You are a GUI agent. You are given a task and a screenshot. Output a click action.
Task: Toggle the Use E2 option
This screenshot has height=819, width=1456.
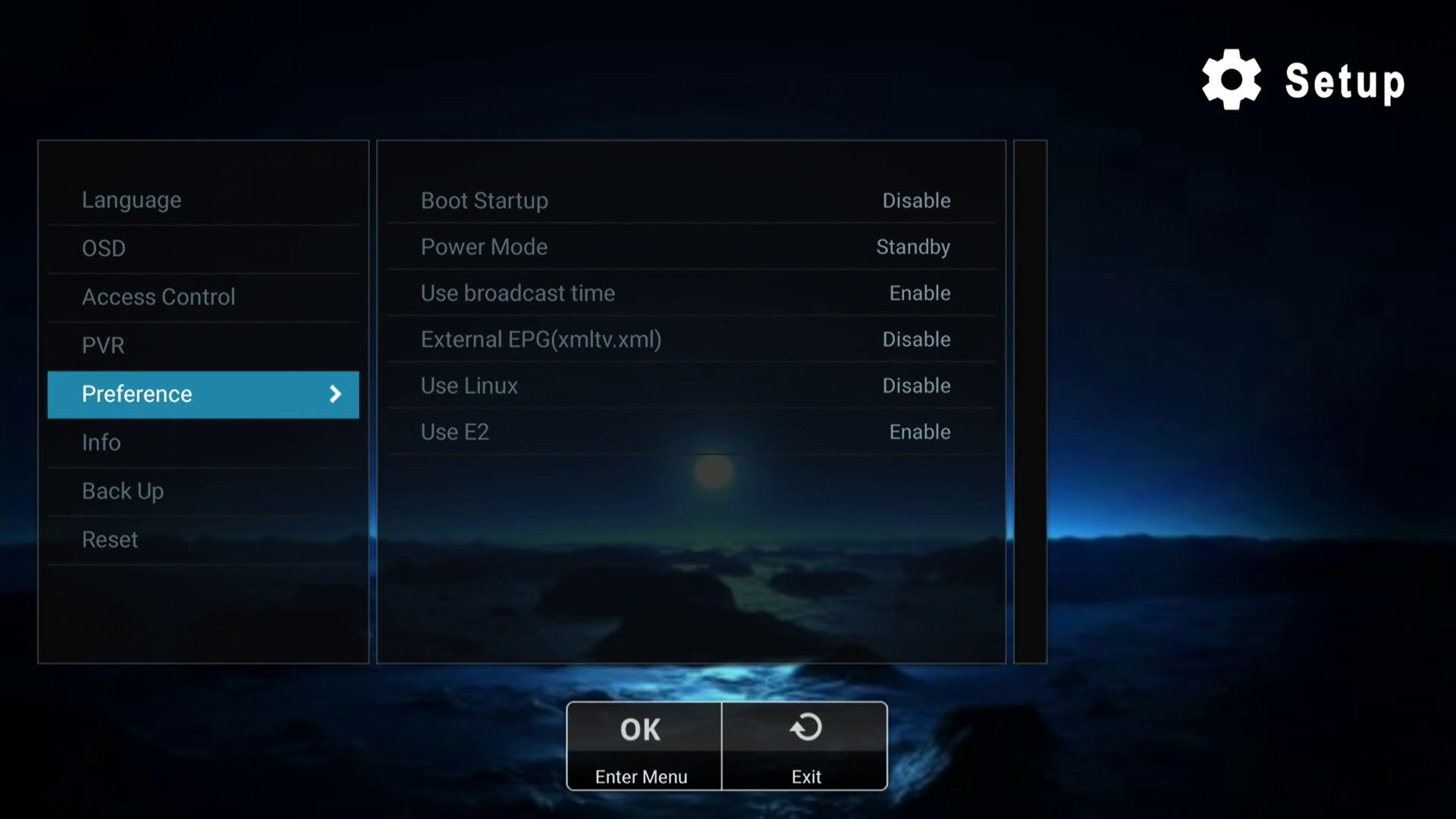[690, 432]
